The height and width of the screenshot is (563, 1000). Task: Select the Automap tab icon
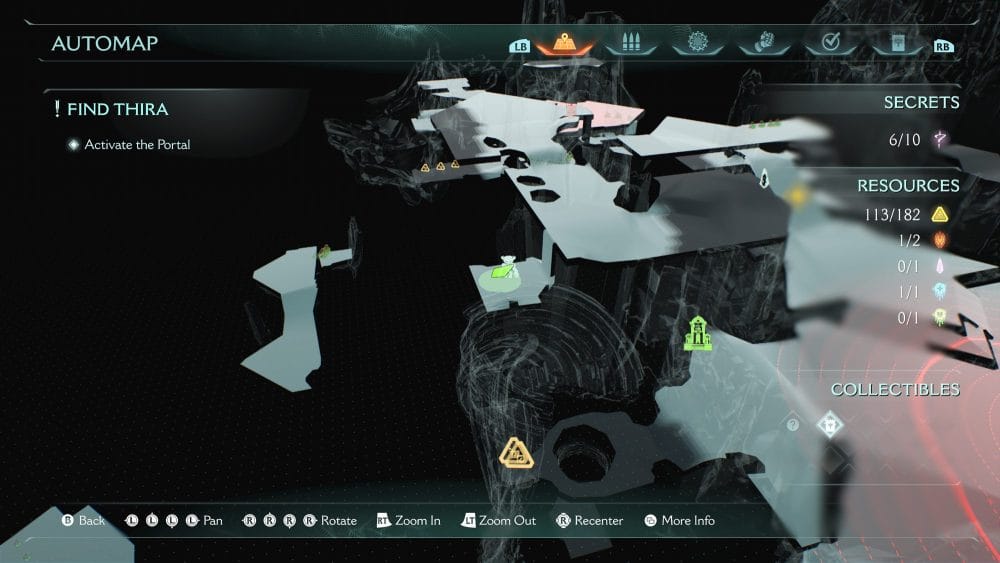click(x=565, y=44)
